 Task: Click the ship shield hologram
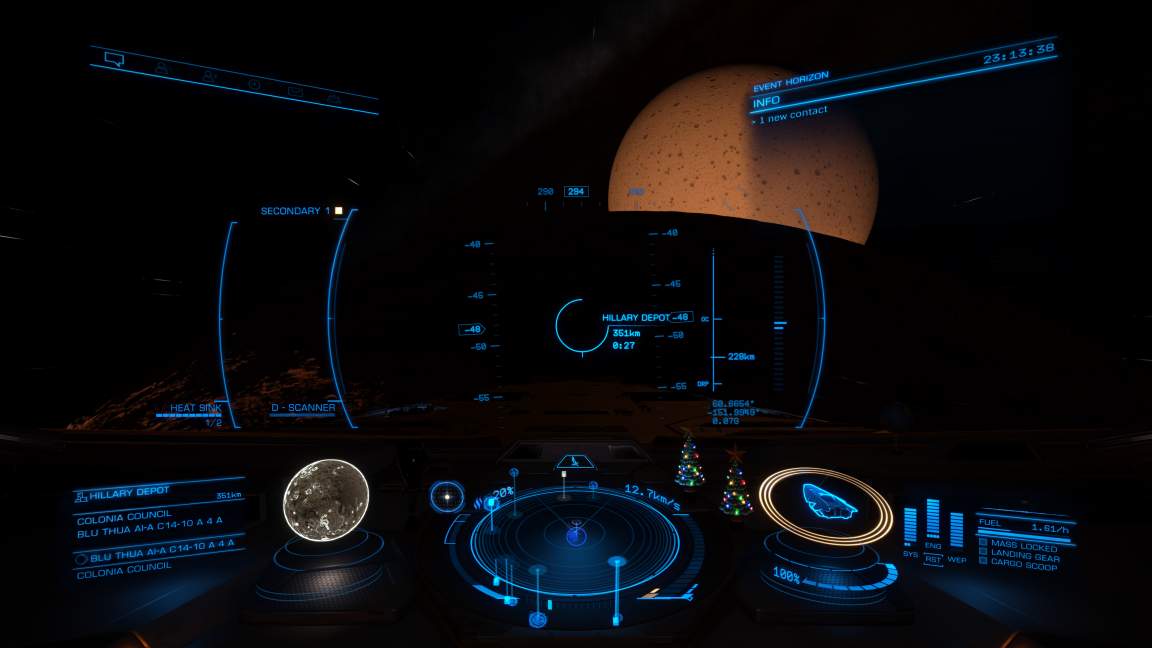click(826, 502)
